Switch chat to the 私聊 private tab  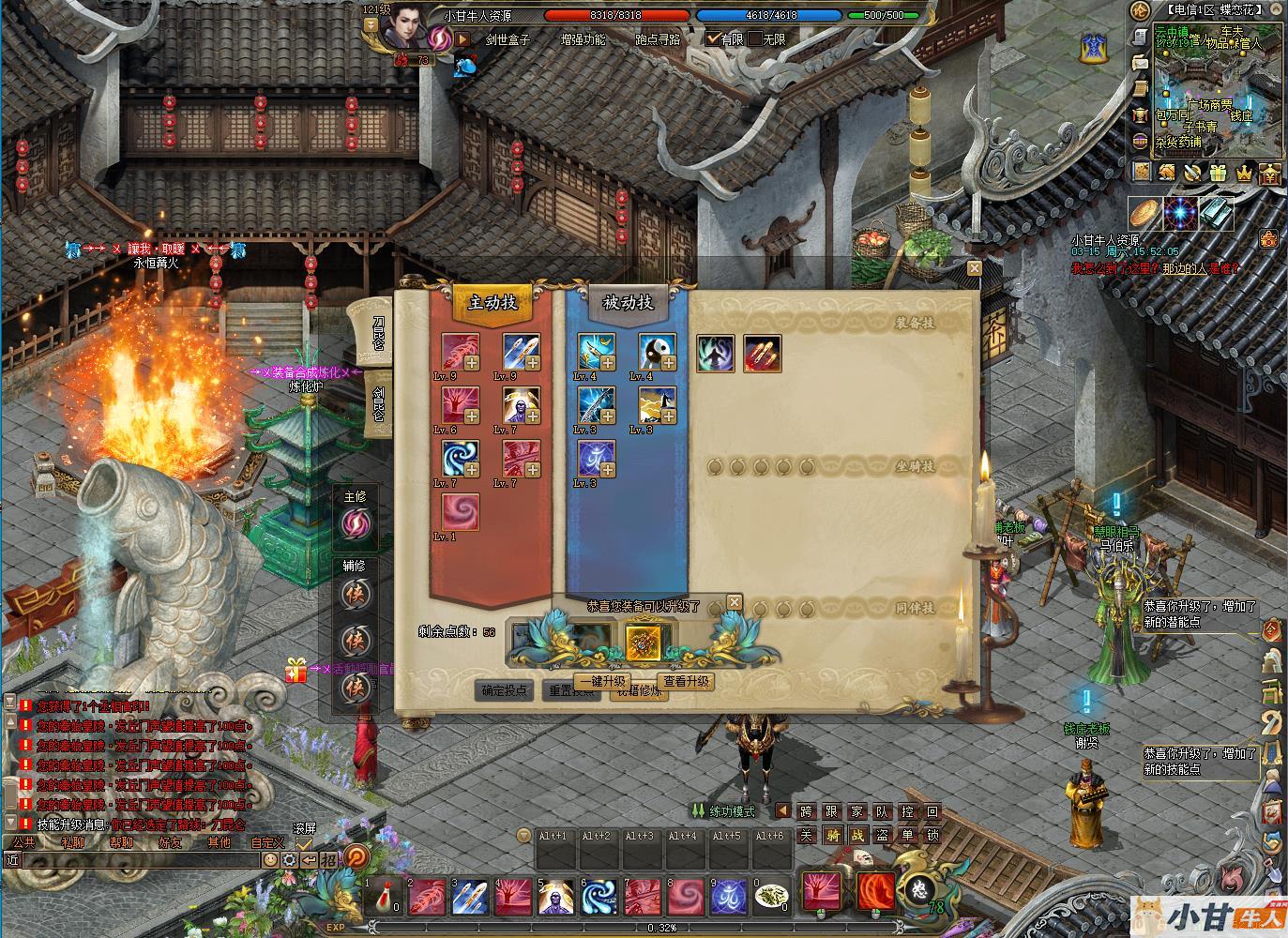pyautogui.click(x=72, y=842)
